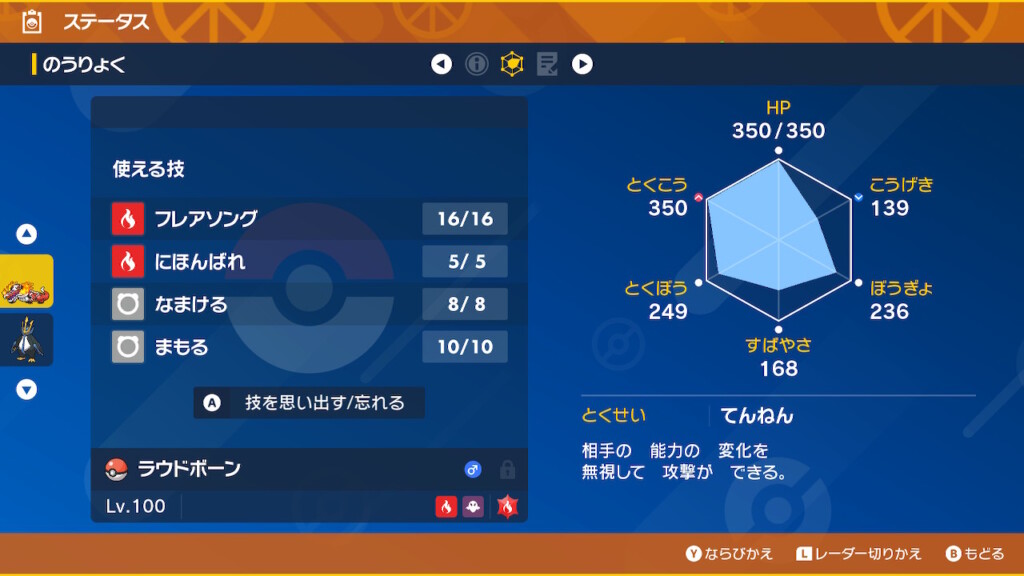Select the フレアソング move row
The width and height of the screenshot is (1024, 576).
point(309,219)
